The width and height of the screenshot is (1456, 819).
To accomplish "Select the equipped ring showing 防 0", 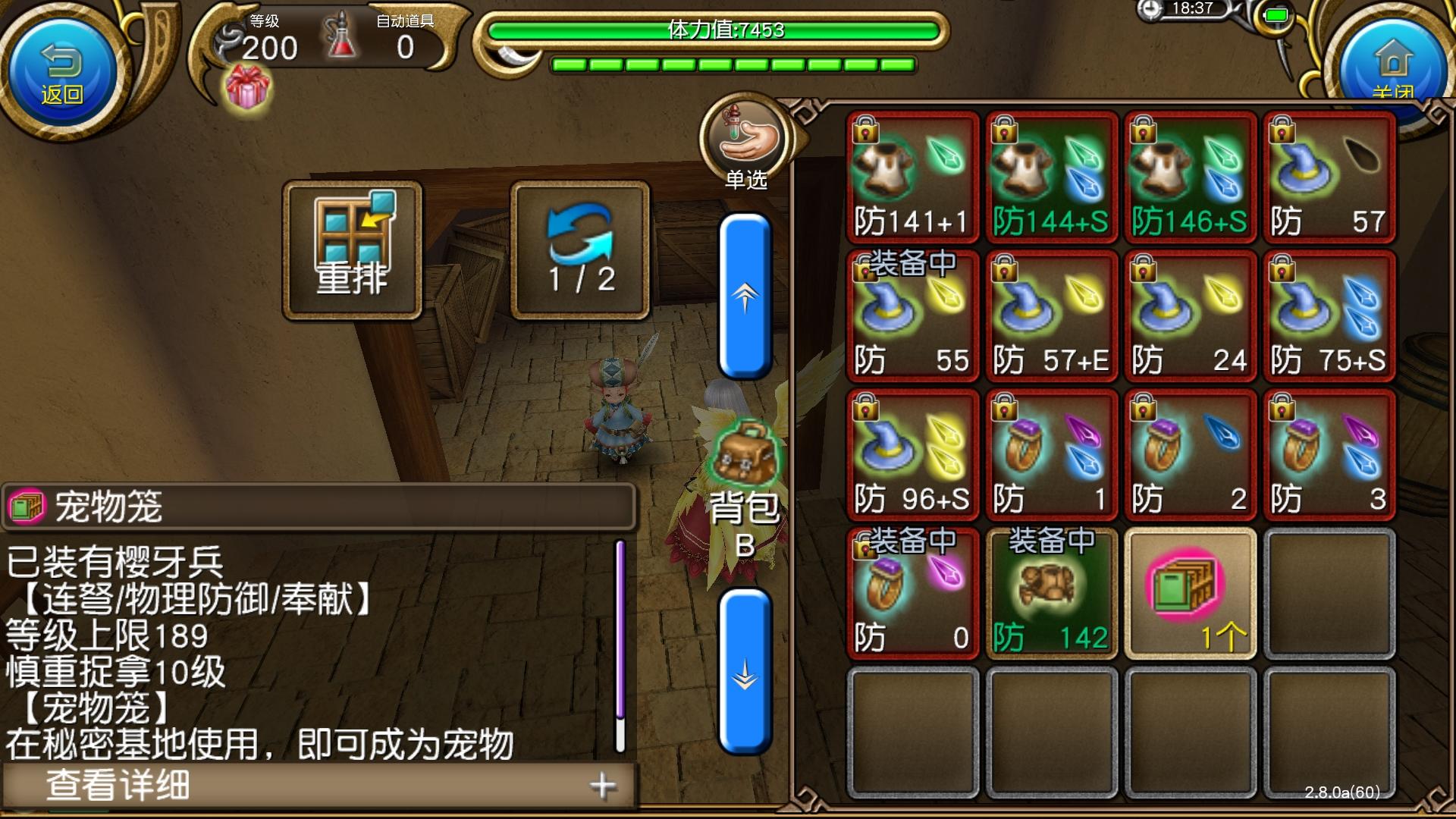I will click(910, 595).
